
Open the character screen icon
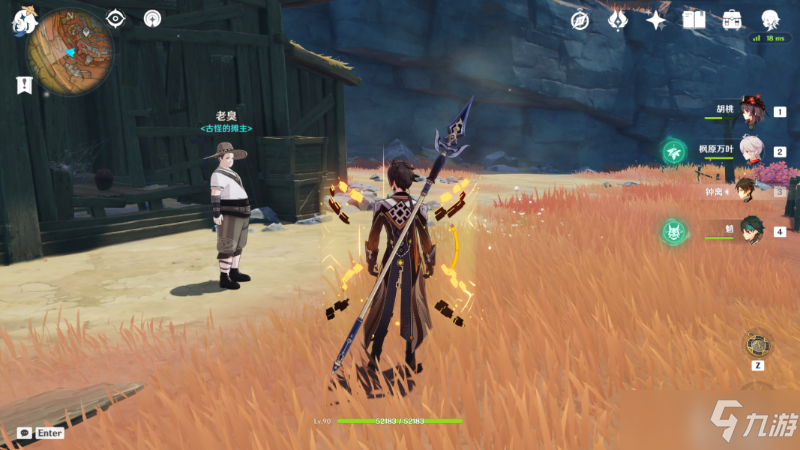pos(770,20)
